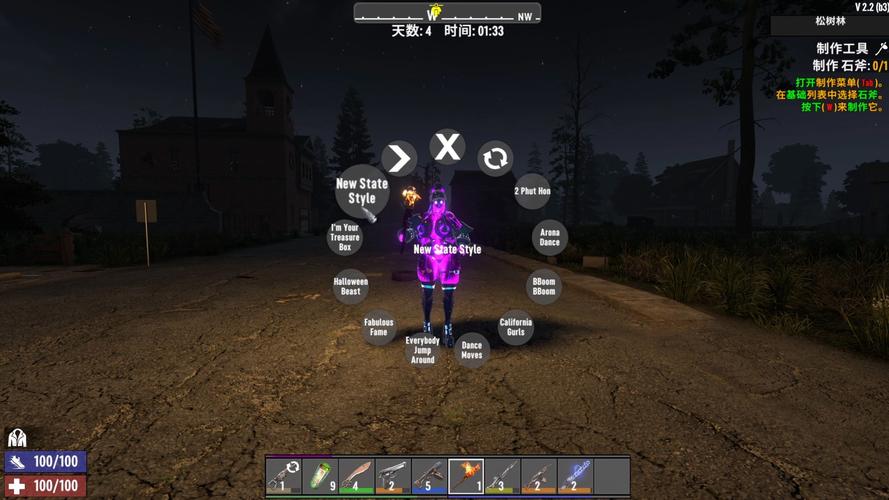This screenshot has width=889, height=500.
Task: Select the New State Style dance
Action: point(361,190)
